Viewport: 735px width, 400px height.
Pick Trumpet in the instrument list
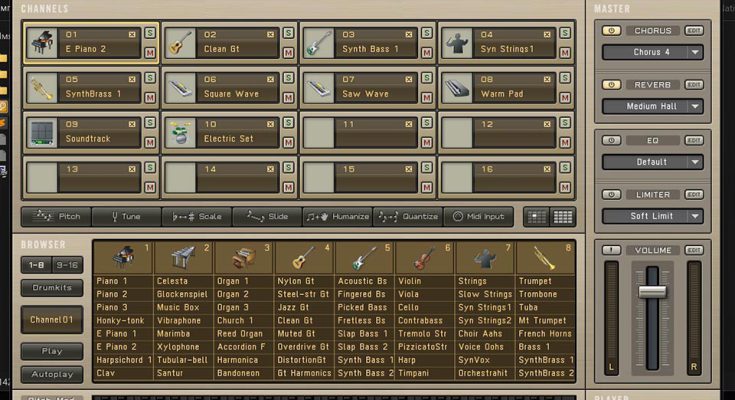(536, 281)
